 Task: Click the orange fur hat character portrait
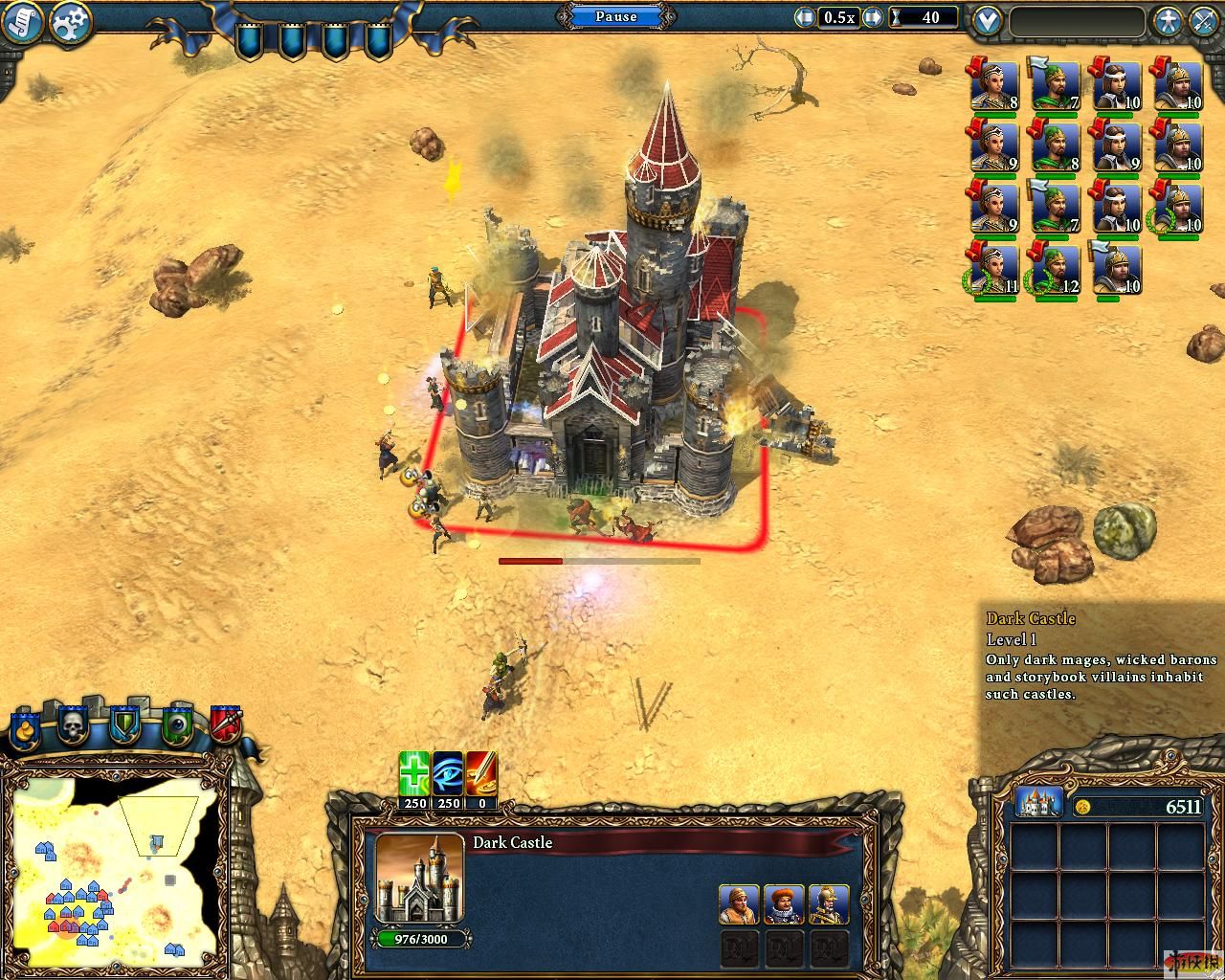coord(738,904)
